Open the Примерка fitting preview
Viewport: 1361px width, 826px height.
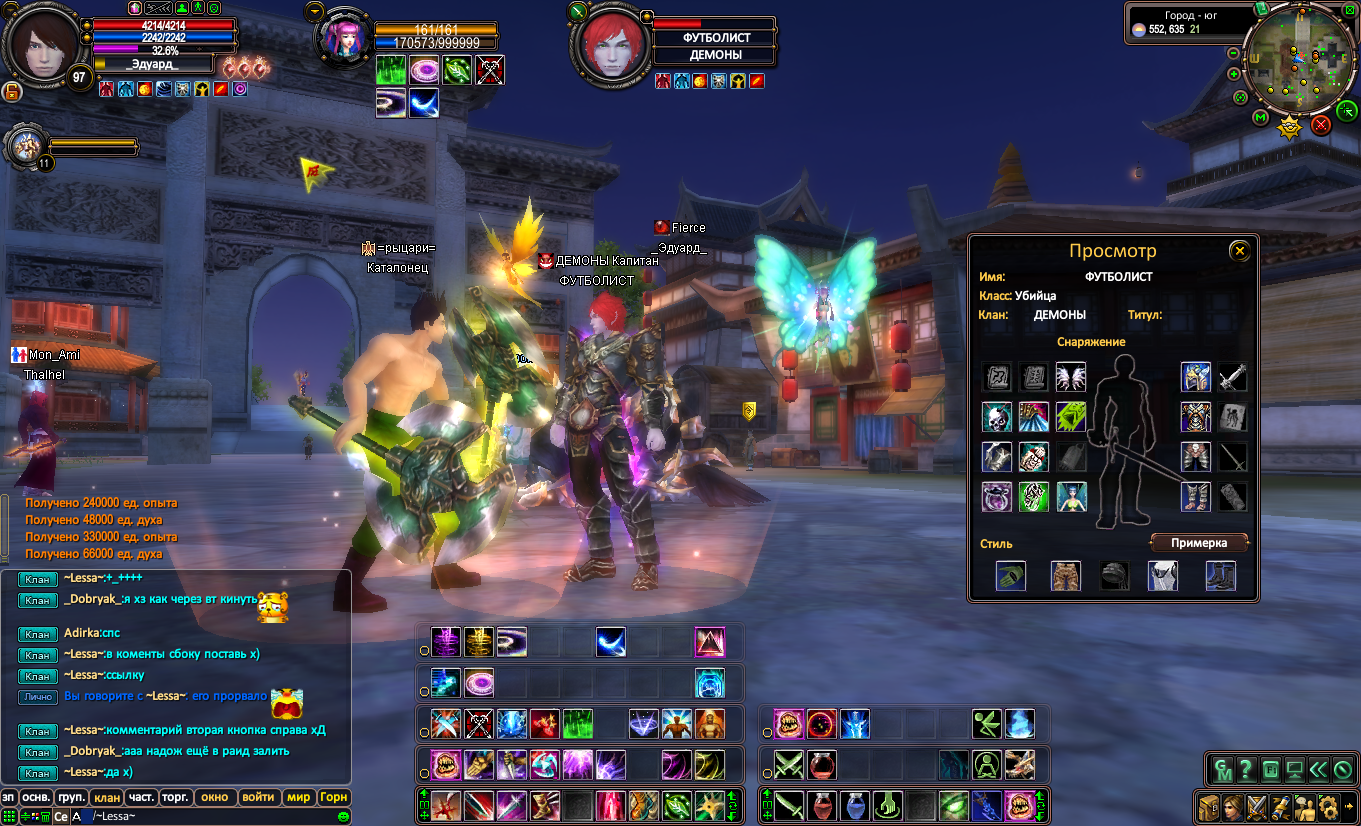pyautogui.click(x=1200, y=543)
